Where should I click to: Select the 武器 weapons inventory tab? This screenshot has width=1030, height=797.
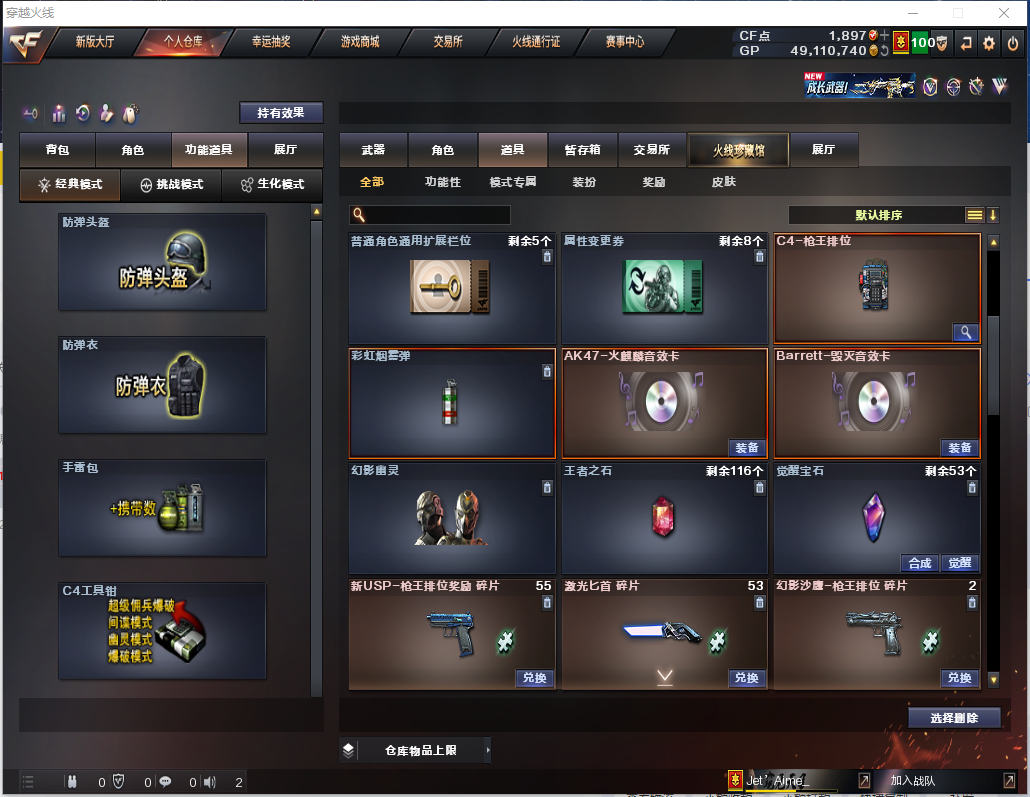(373, 150)
